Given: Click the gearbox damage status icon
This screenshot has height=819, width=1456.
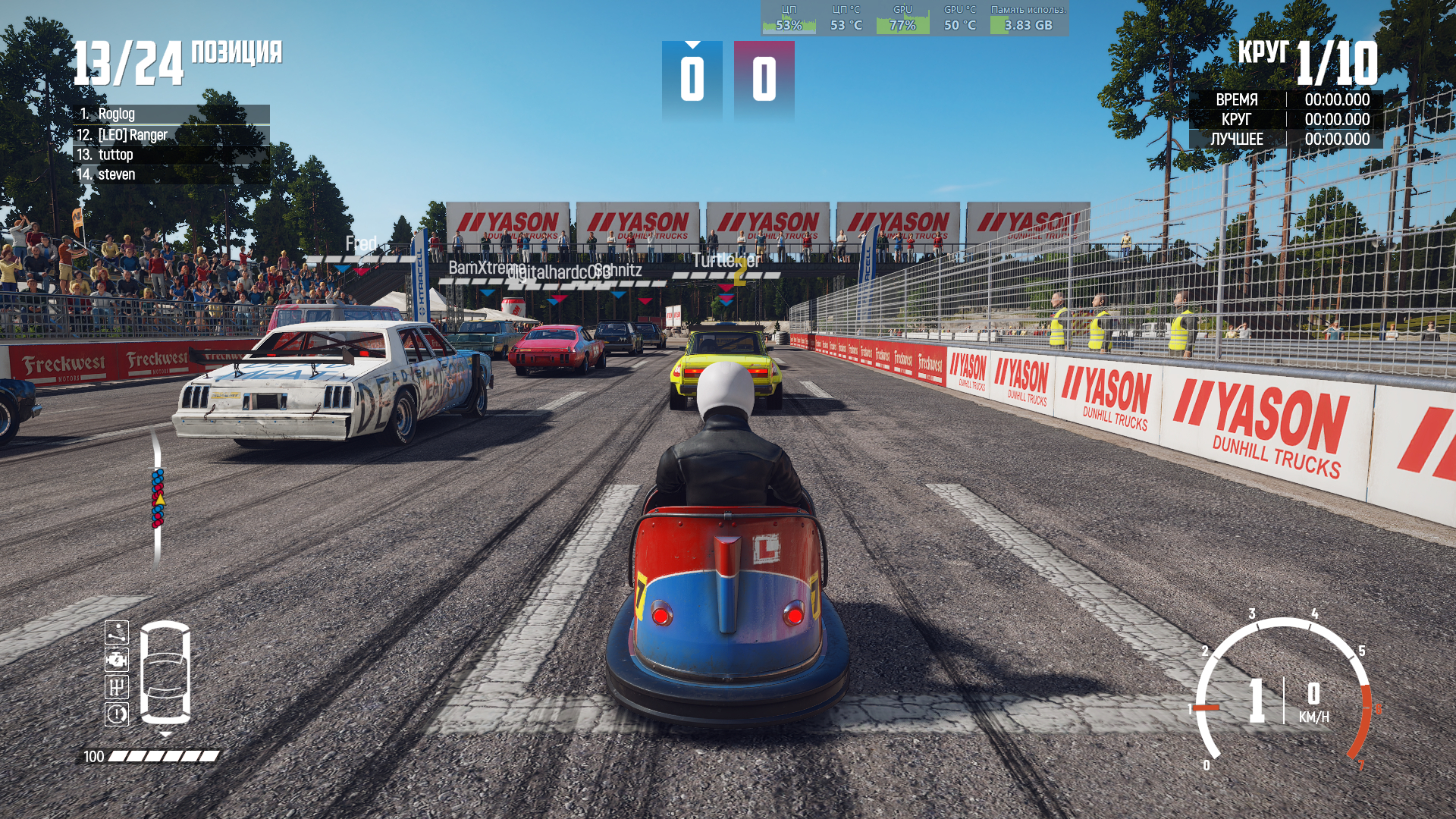Looking at the screenshot, I should pos(117,687).
